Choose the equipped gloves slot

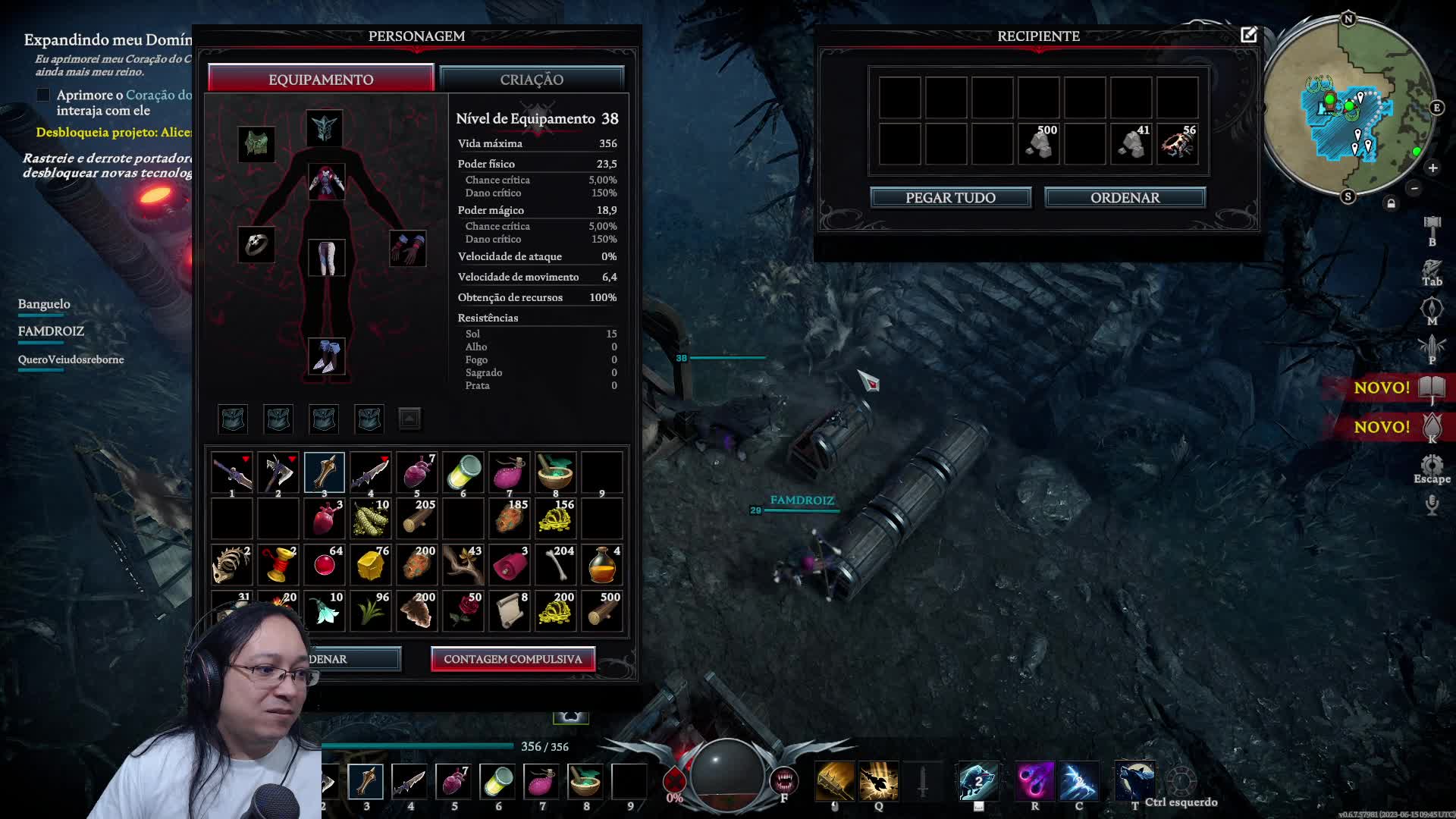[407, 248]
